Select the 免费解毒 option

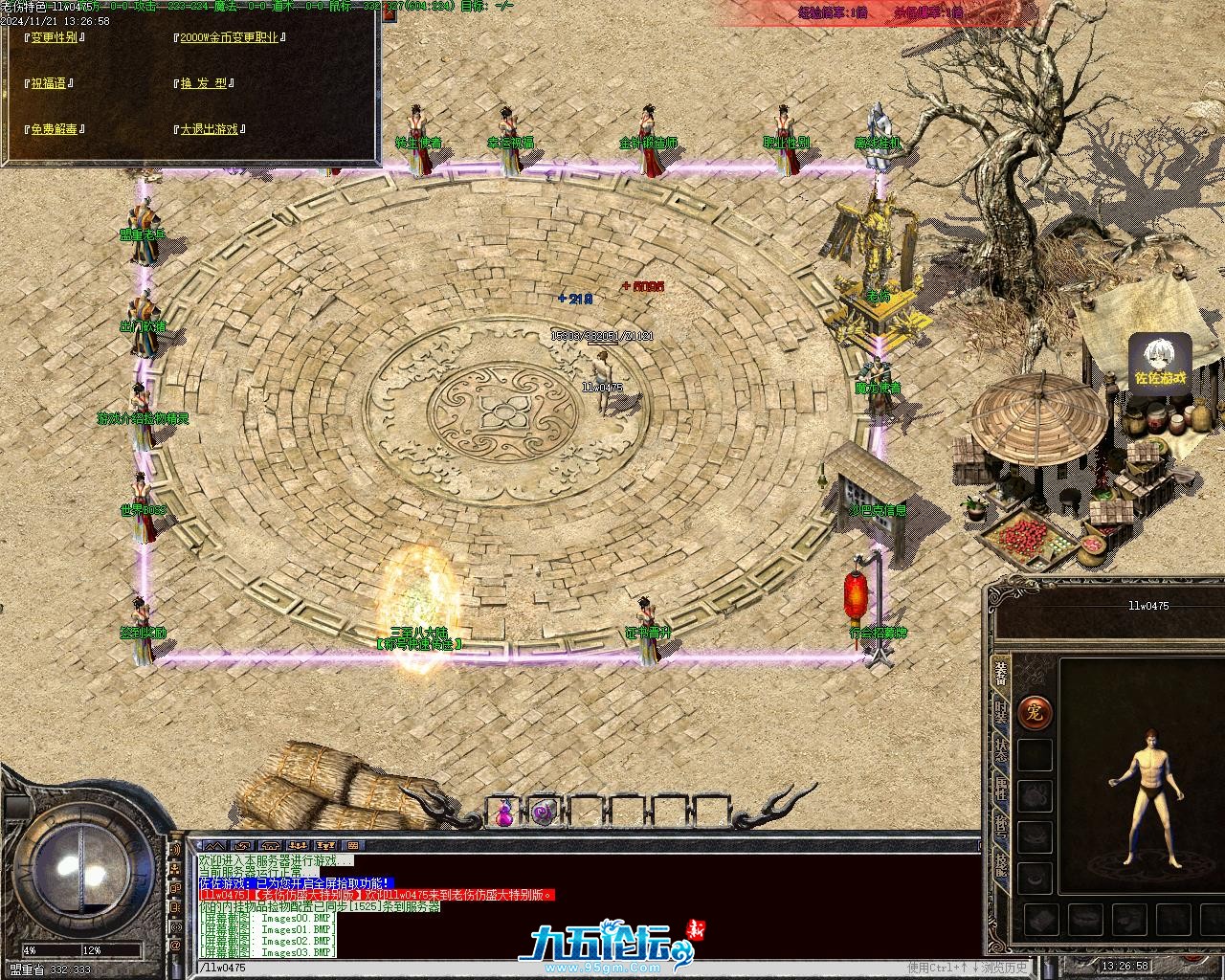[54, 129]
